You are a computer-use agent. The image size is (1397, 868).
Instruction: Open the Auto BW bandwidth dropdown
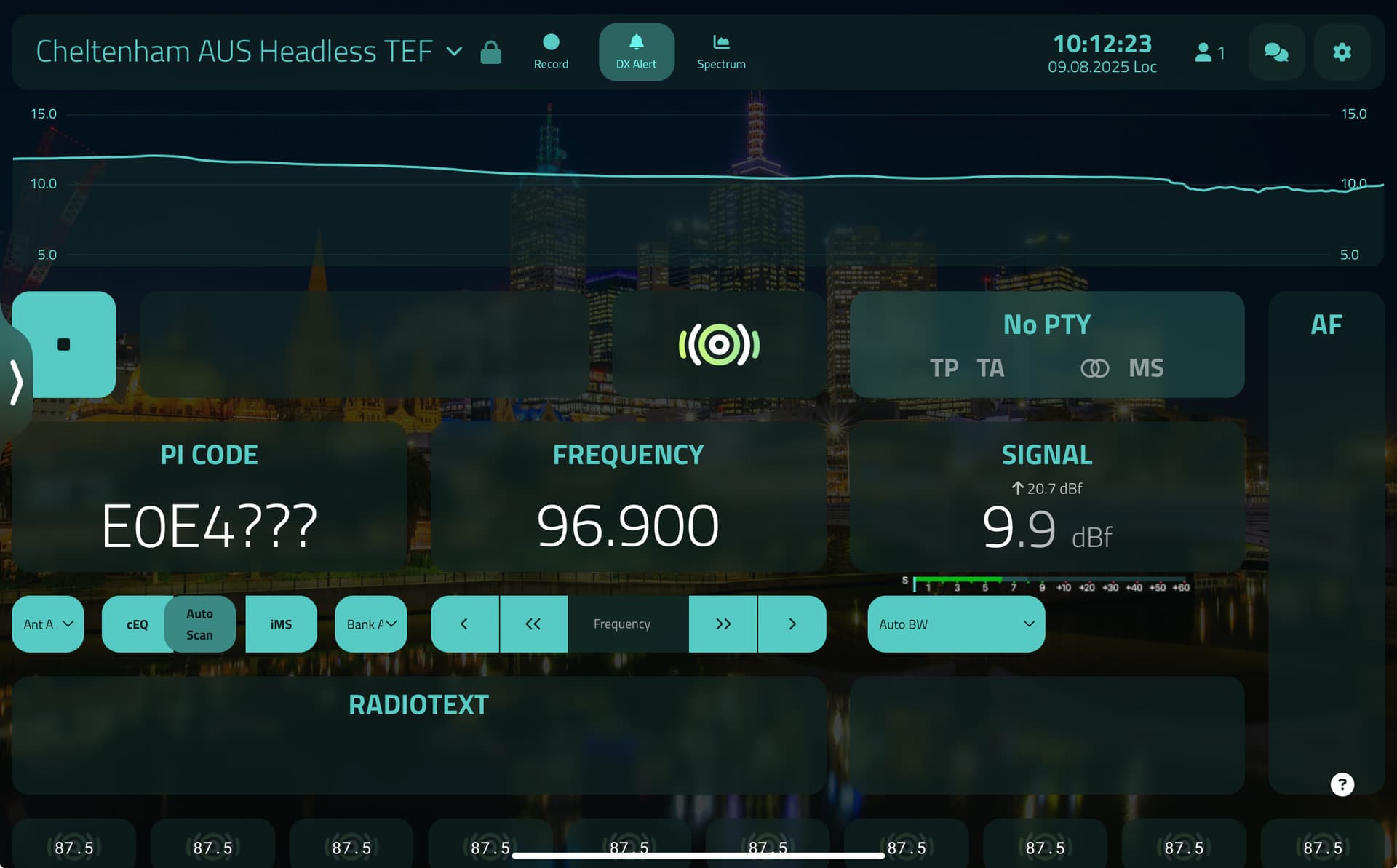coord(955,624)
